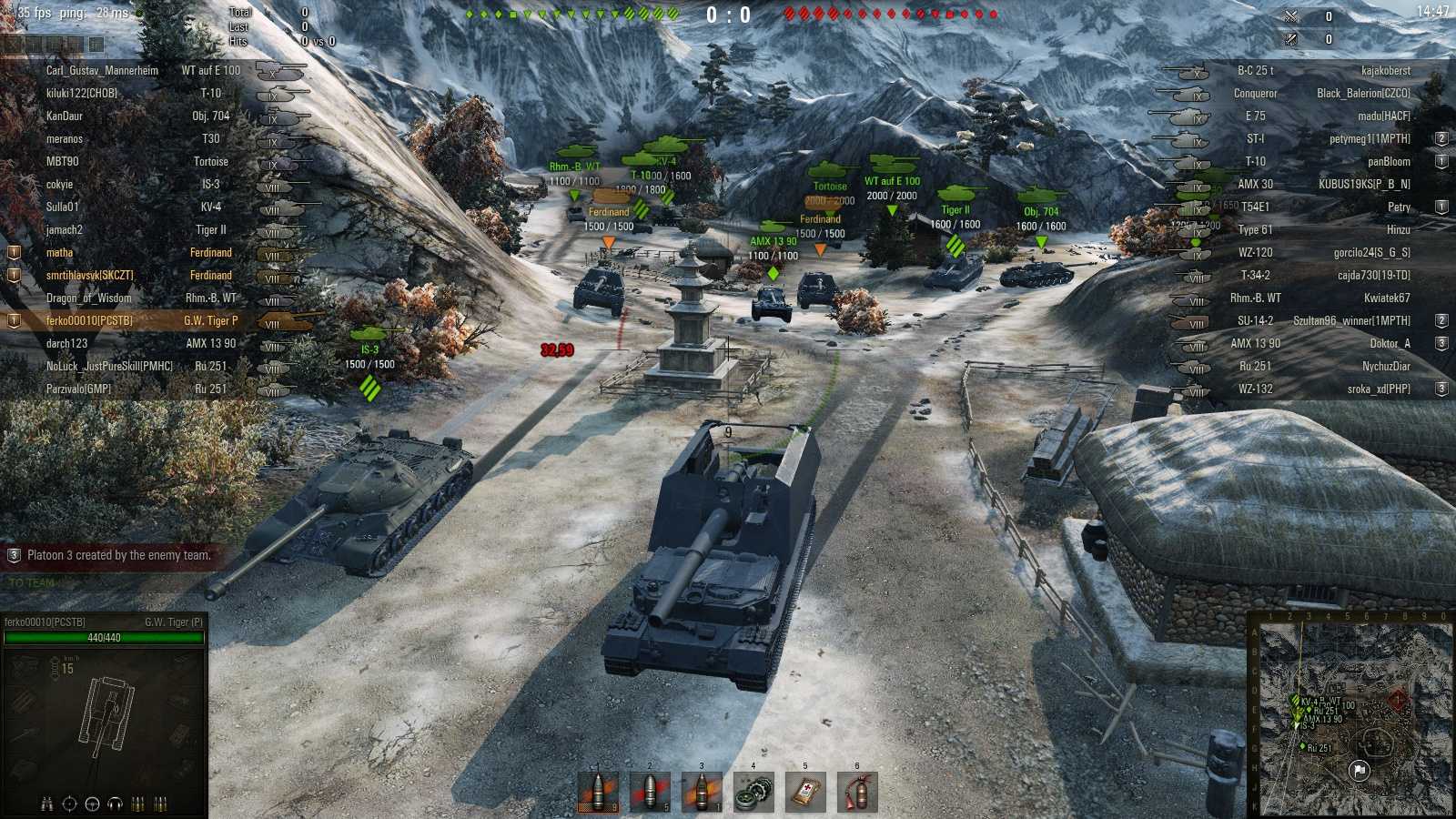The image size is (1456, 819).
Task: Select the TO TEAM chat channel label
Action: click(30, 582)
